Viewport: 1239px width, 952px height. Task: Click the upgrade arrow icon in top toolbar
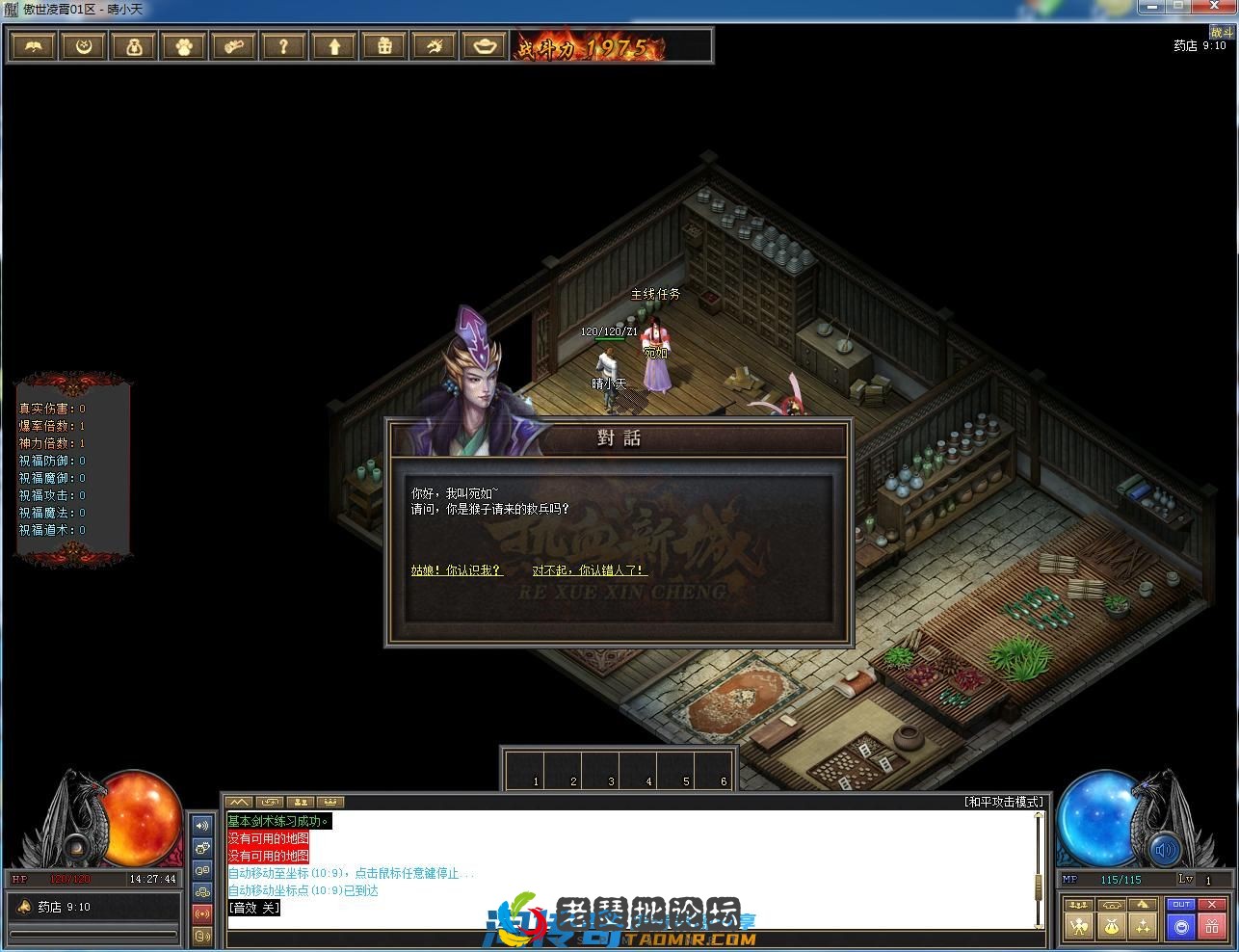[x=333, y=45]
